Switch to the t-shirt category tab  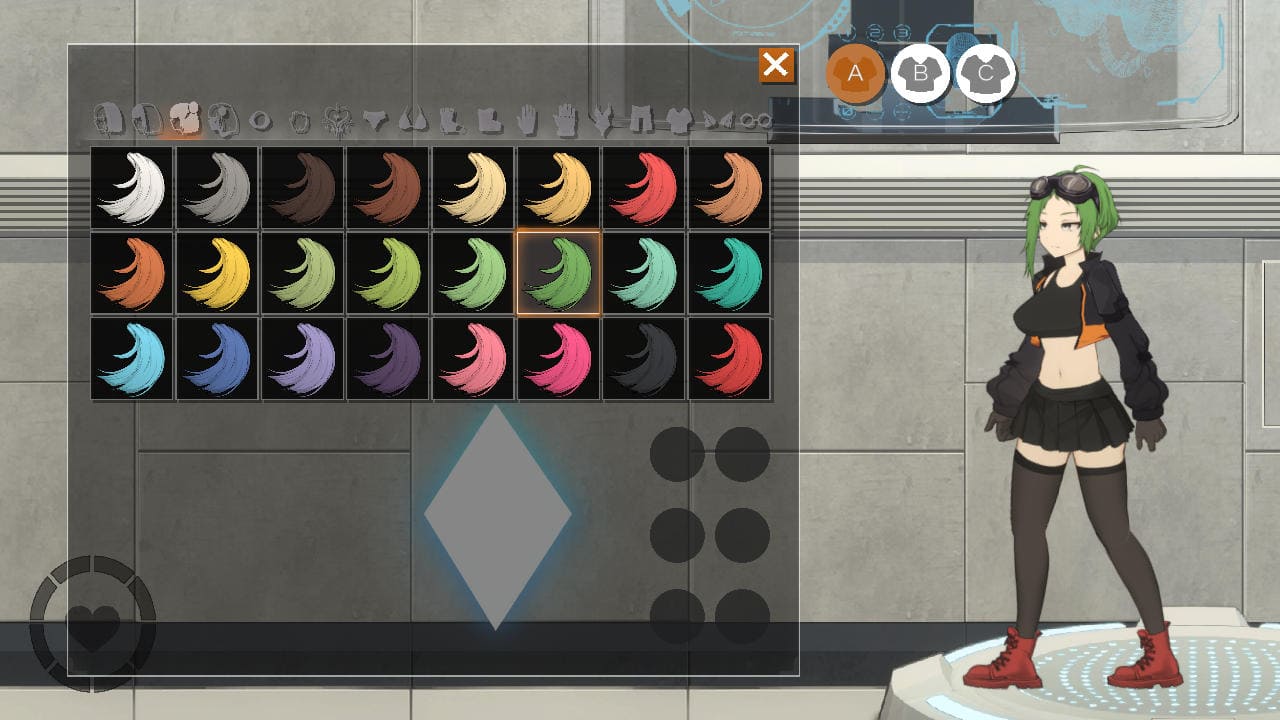coord(679,121)
